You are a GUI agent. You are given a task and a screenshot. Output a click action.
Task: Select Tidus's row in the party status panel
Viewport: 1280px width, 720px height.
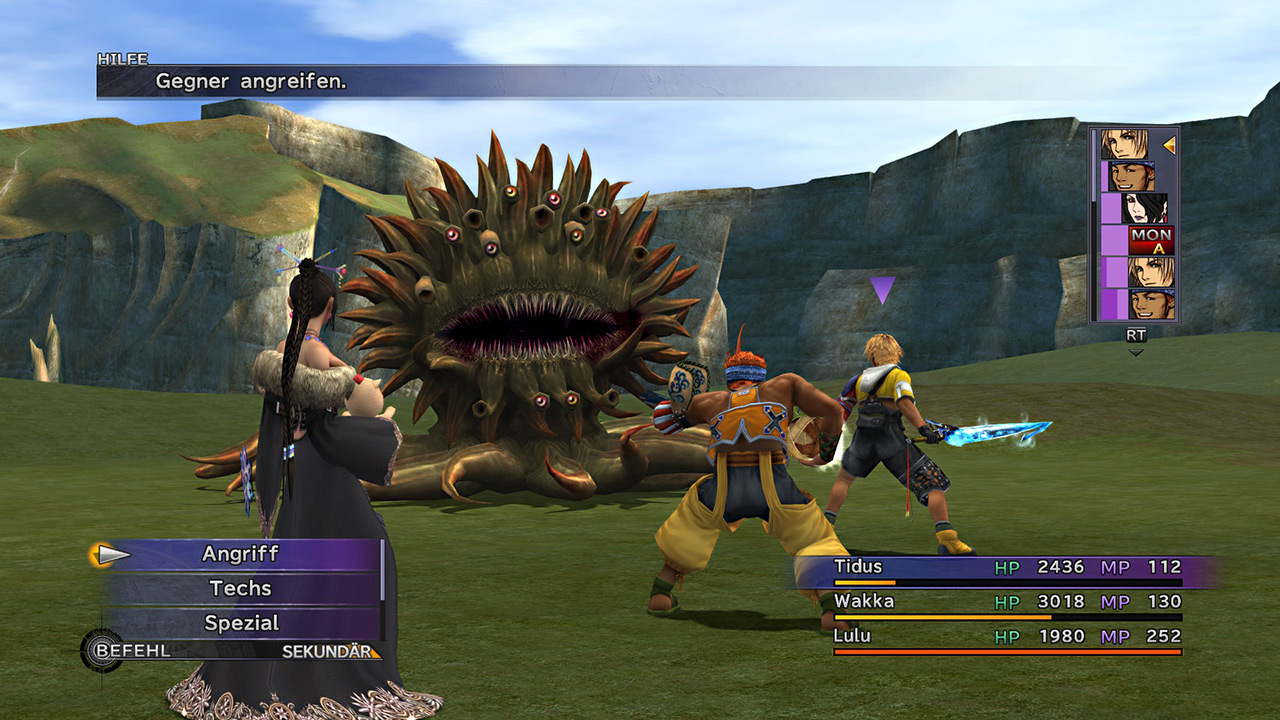[x=1007, y=568]
